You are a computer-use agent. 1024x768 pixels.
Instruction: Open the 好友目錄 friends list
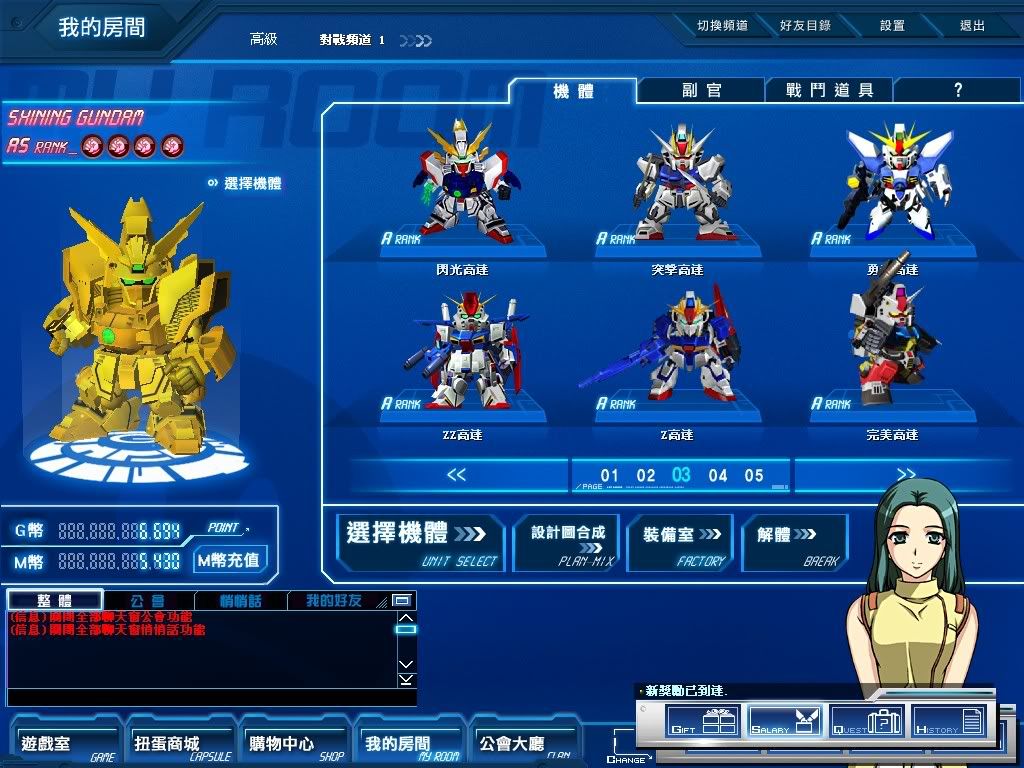[x=805, y=26]
